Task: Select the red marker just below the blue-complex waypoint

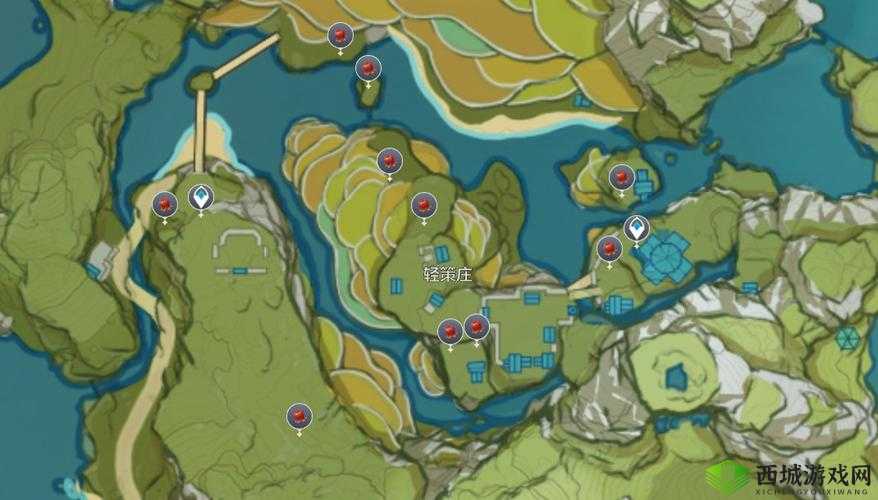Action: tap(609, 249)
